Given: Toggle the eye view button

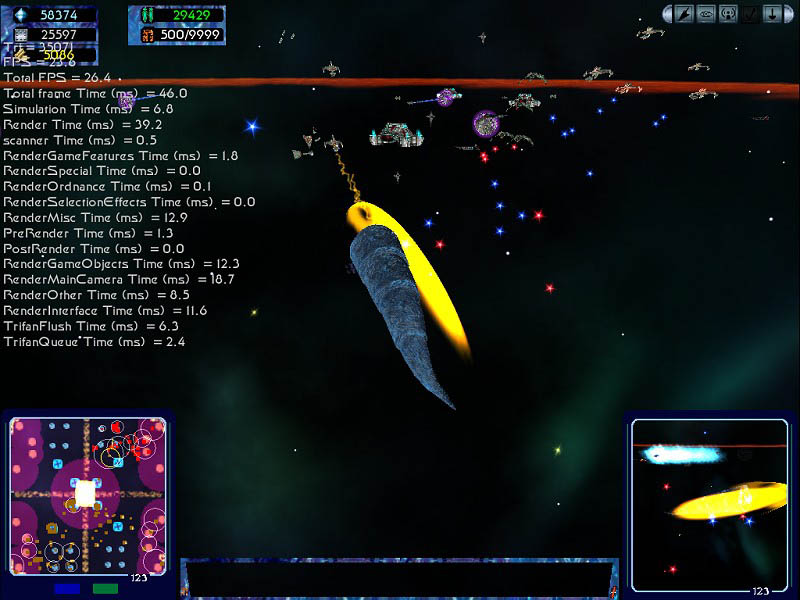Looking at the screenshot, I should pyautogui.click(x=706, y=14).
